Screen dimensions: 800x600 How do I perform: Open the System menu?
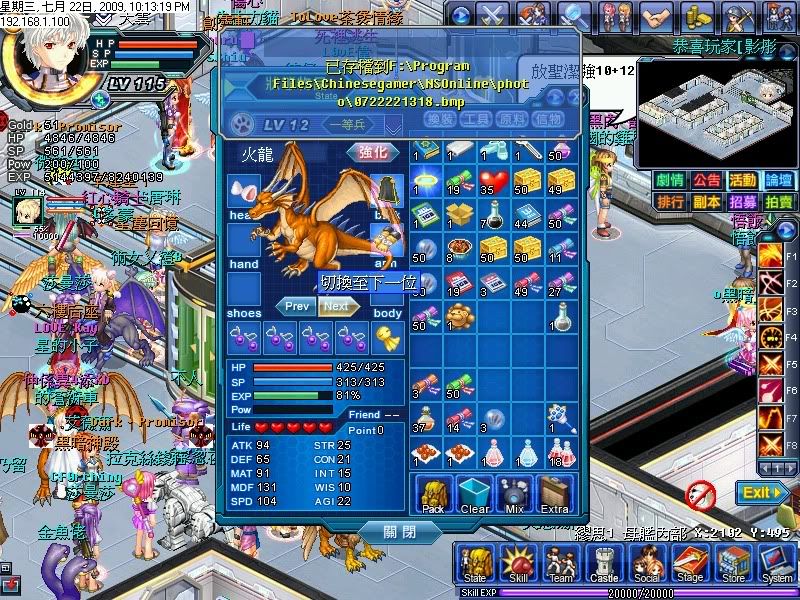[x=776, y=565]
